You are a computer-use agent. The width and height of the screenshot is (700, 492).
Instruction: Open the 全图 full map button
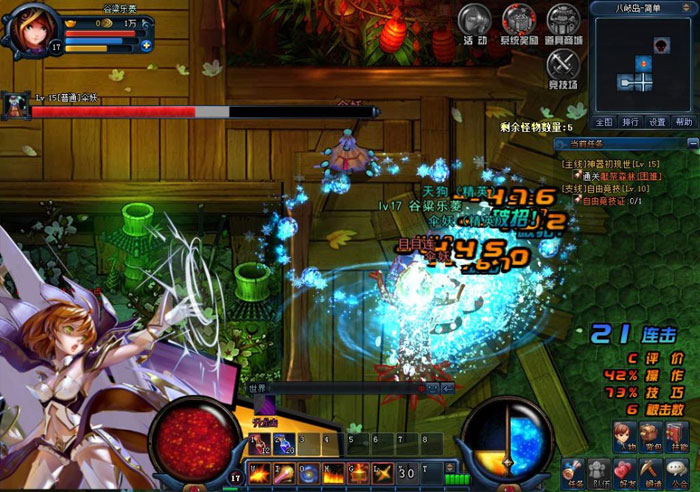[604, 122]
